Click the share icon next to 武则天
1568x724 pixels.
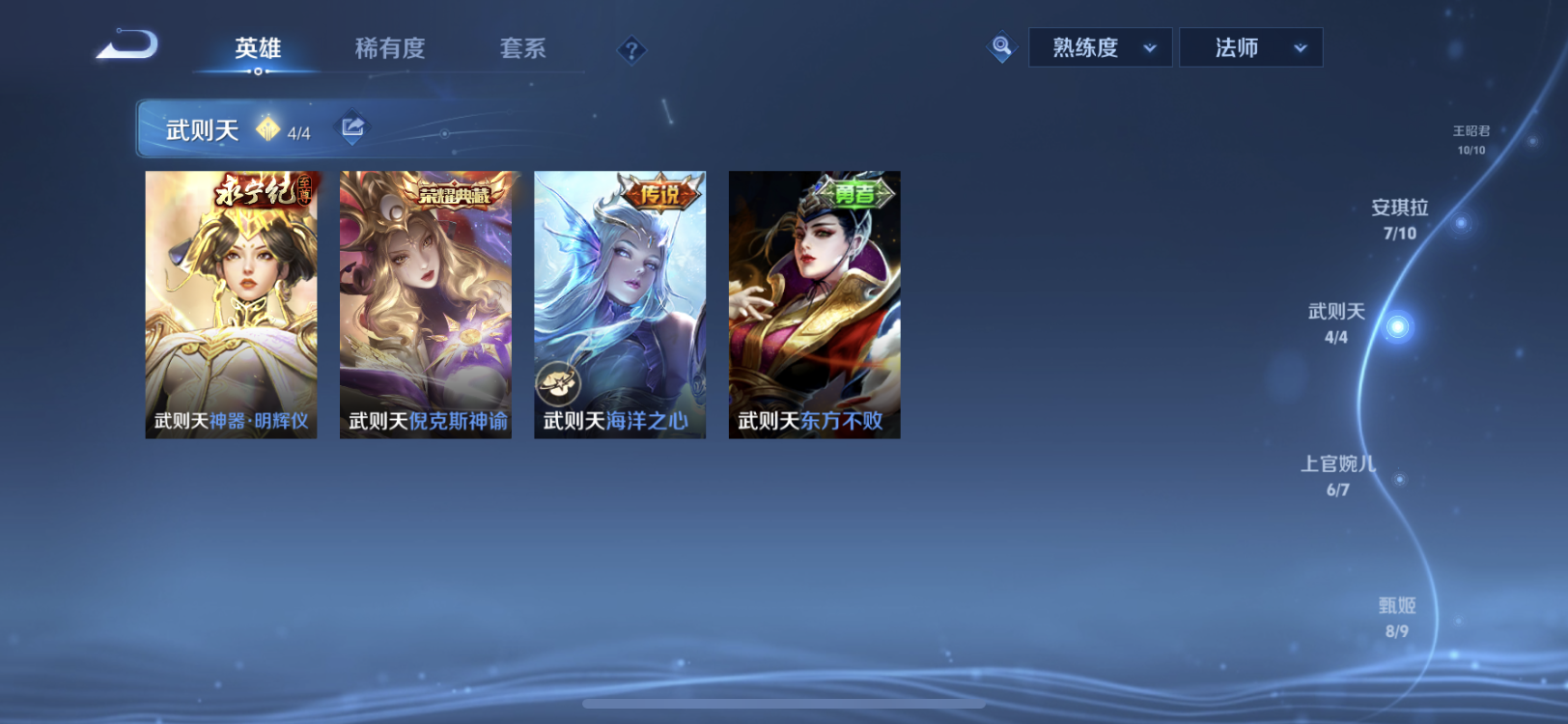351,125
